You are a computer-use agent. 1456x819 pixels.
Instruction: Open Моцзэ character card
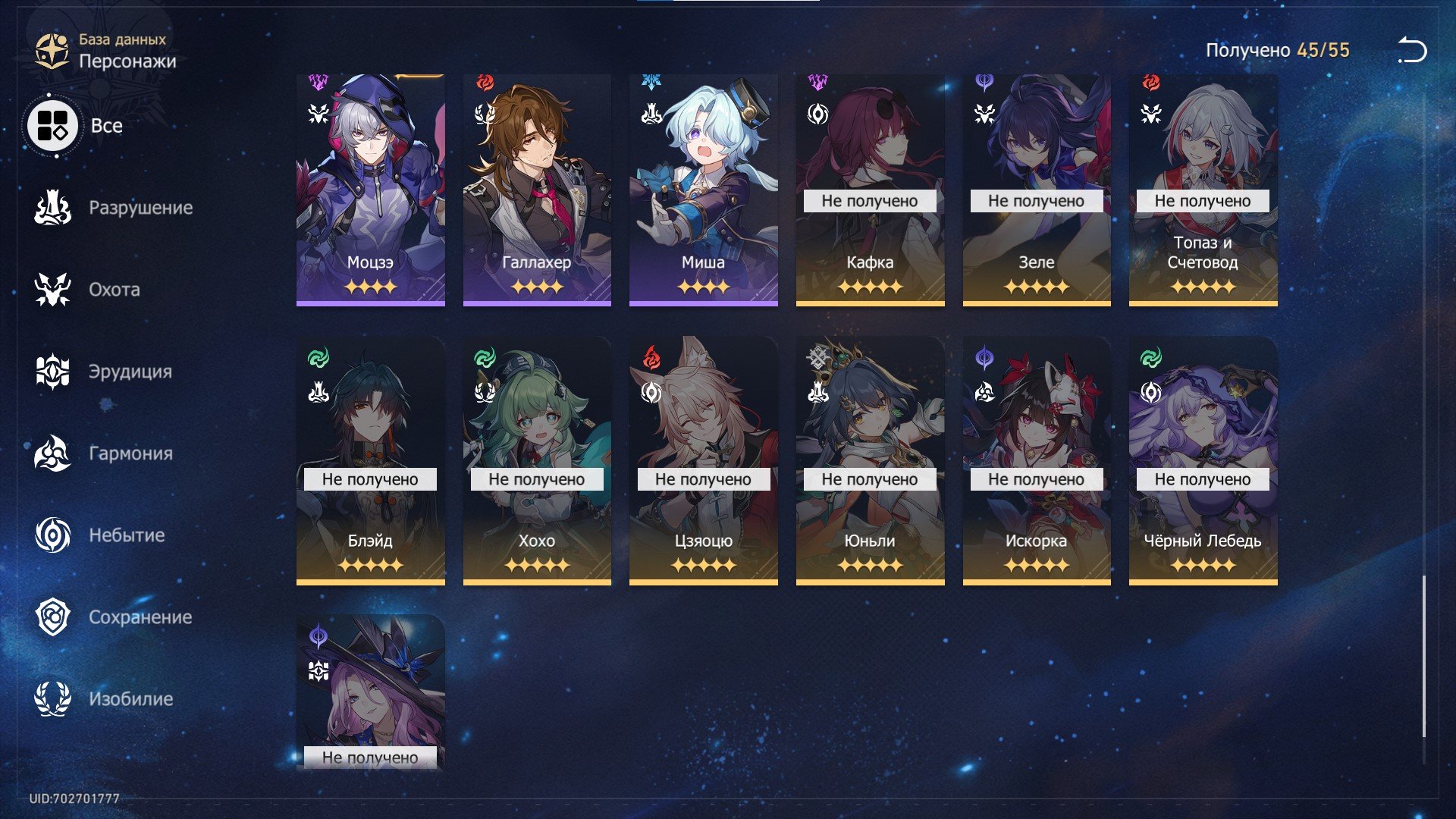pos(370,190)
